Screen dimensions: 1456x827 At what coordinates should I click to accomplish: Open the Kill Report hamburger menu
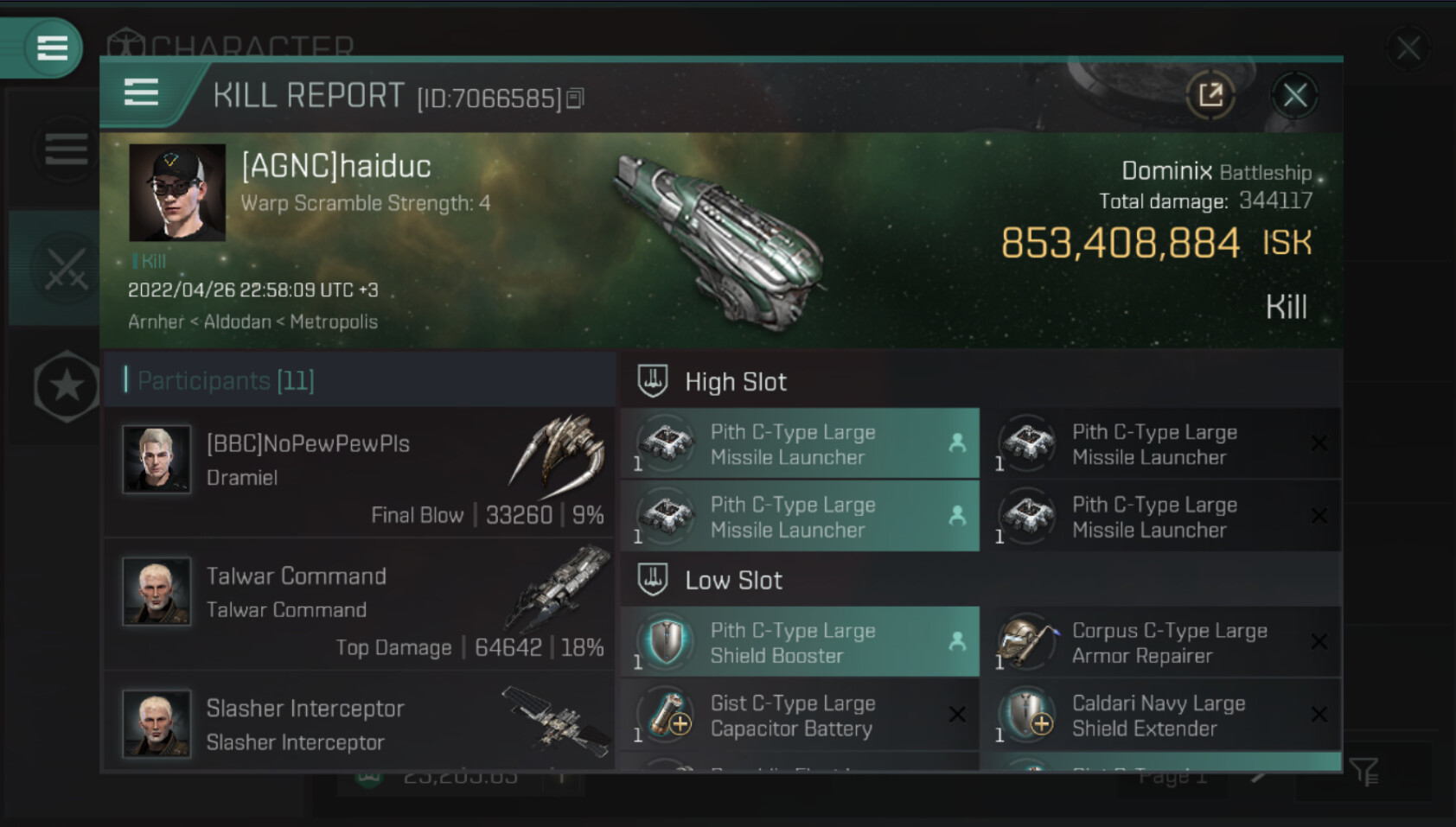pyautogui.click(x=141, y=92)
